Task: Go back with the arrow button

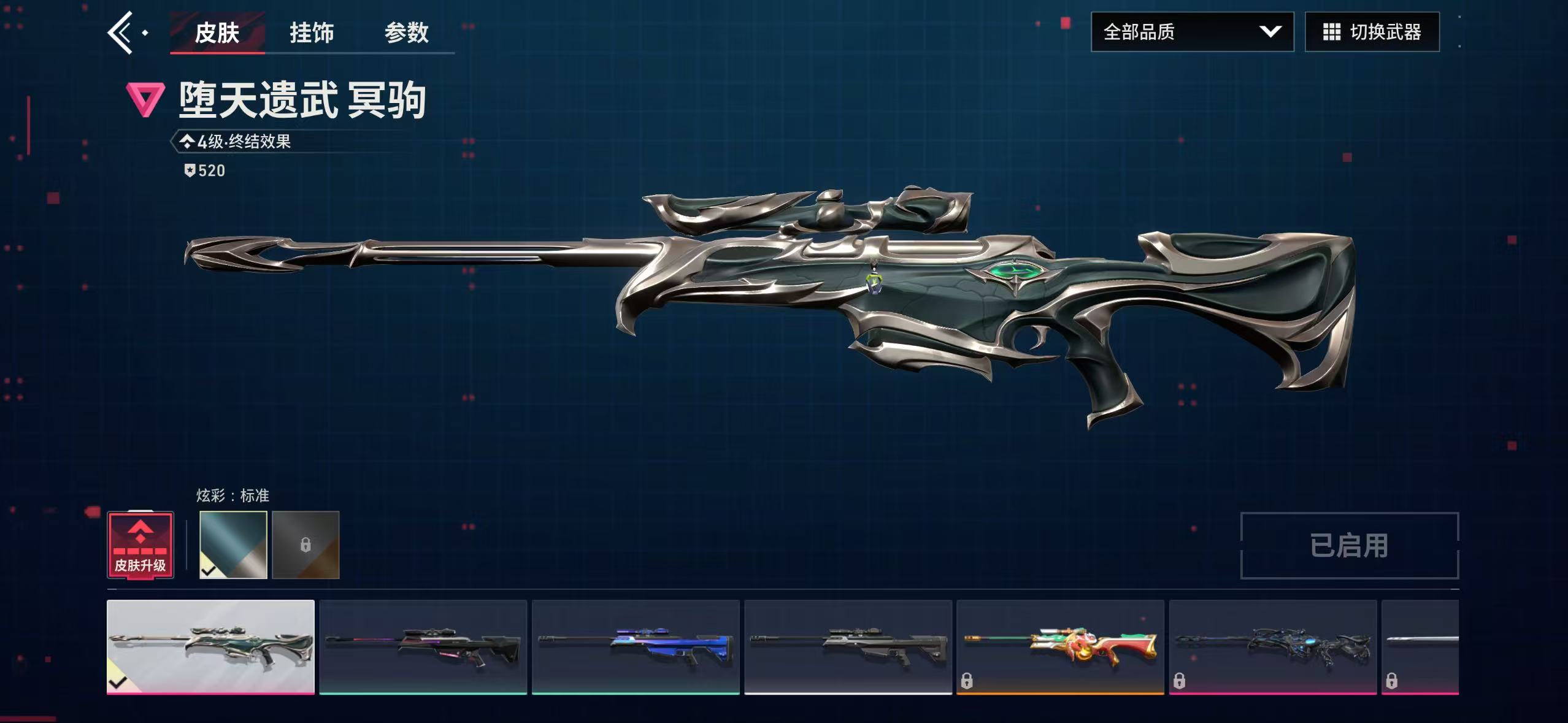Action: (x=121, y=33)
